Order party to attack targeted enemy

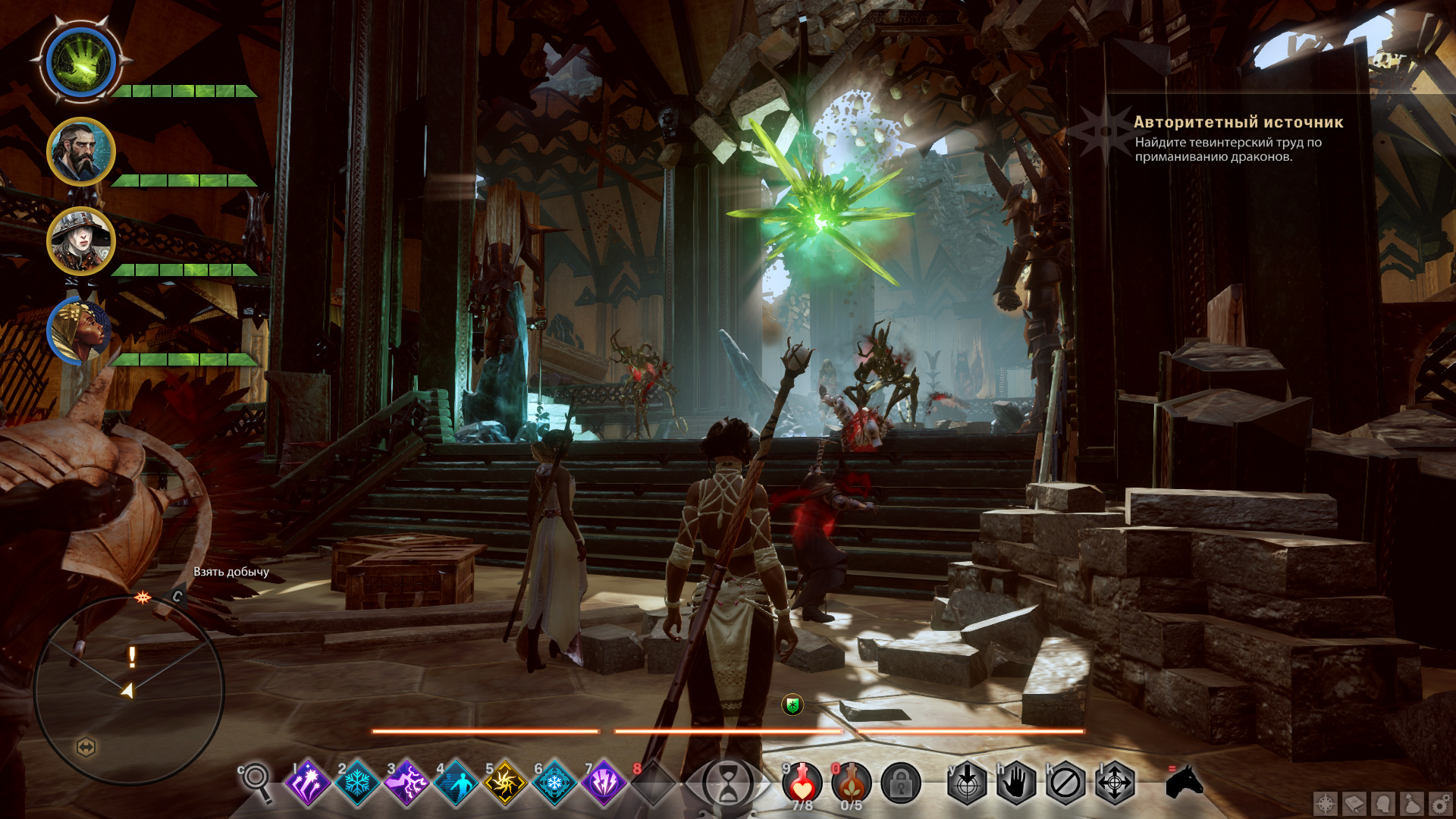click(x=967, y=783)
